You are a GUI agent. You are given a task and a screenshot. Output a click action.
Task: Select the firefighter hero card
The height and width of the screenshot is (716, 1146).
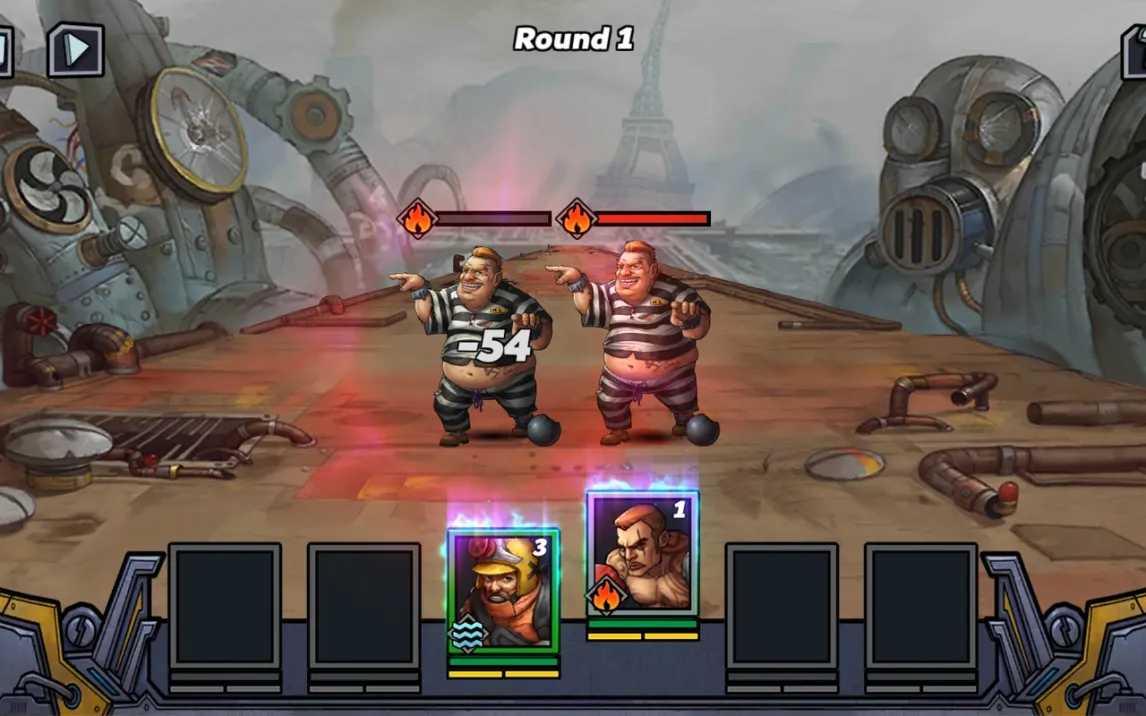point(503,592)
